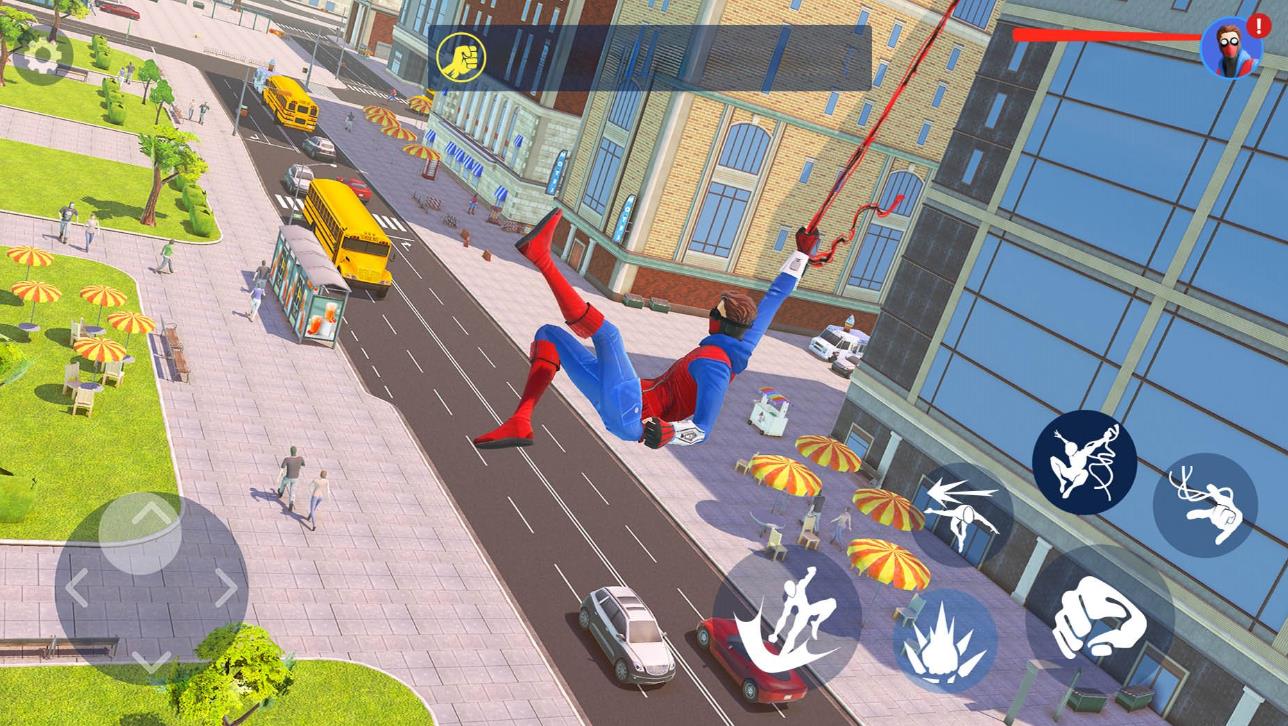Move backward with the joystick down arrow
1288x726 pixels.
pyautogui.click(x=150, y=661)
